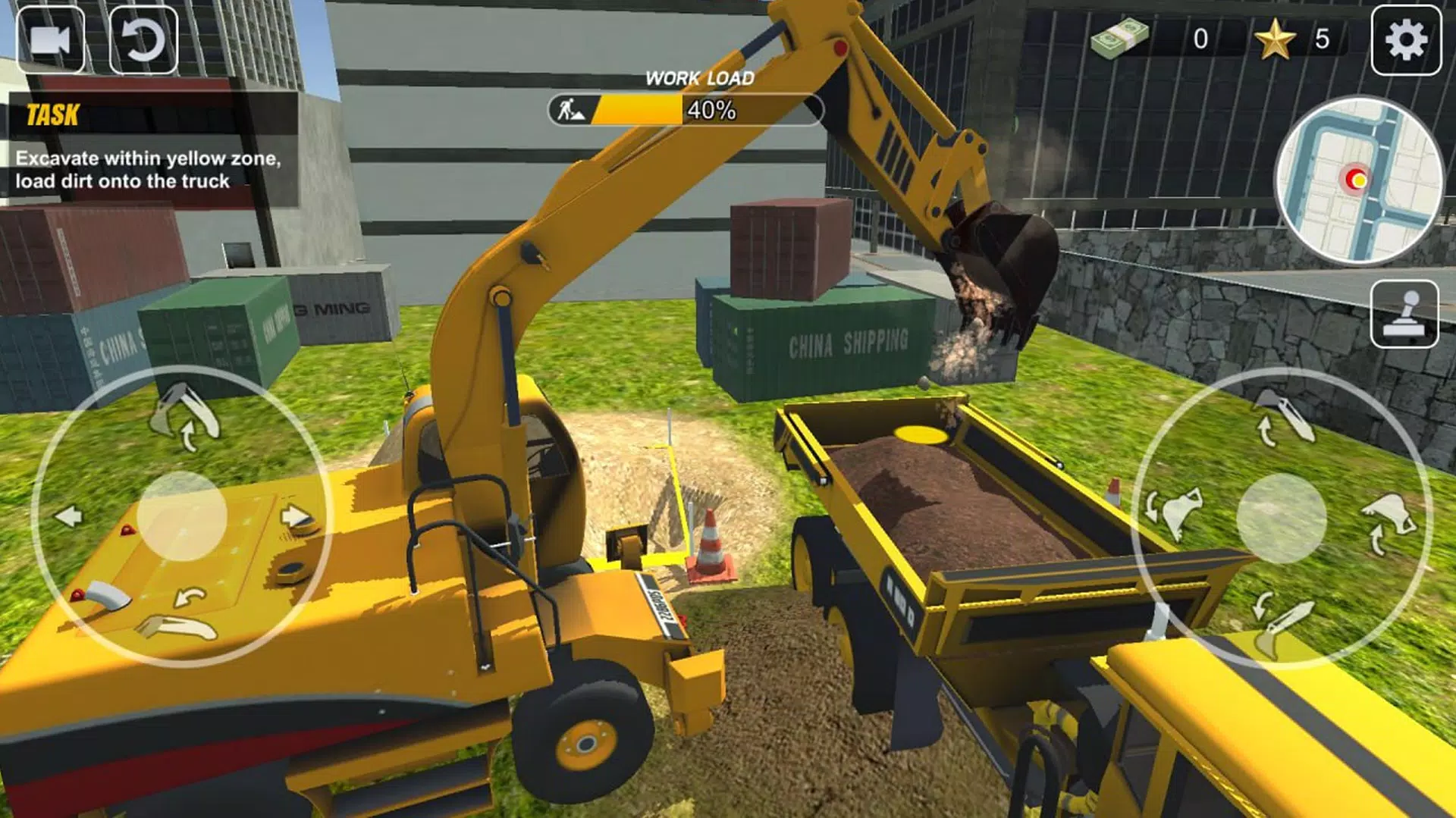The width and height of the screenshot is (1456, 818).
Task: Tap the left joystick's right arrow
Action: [295, 517]
